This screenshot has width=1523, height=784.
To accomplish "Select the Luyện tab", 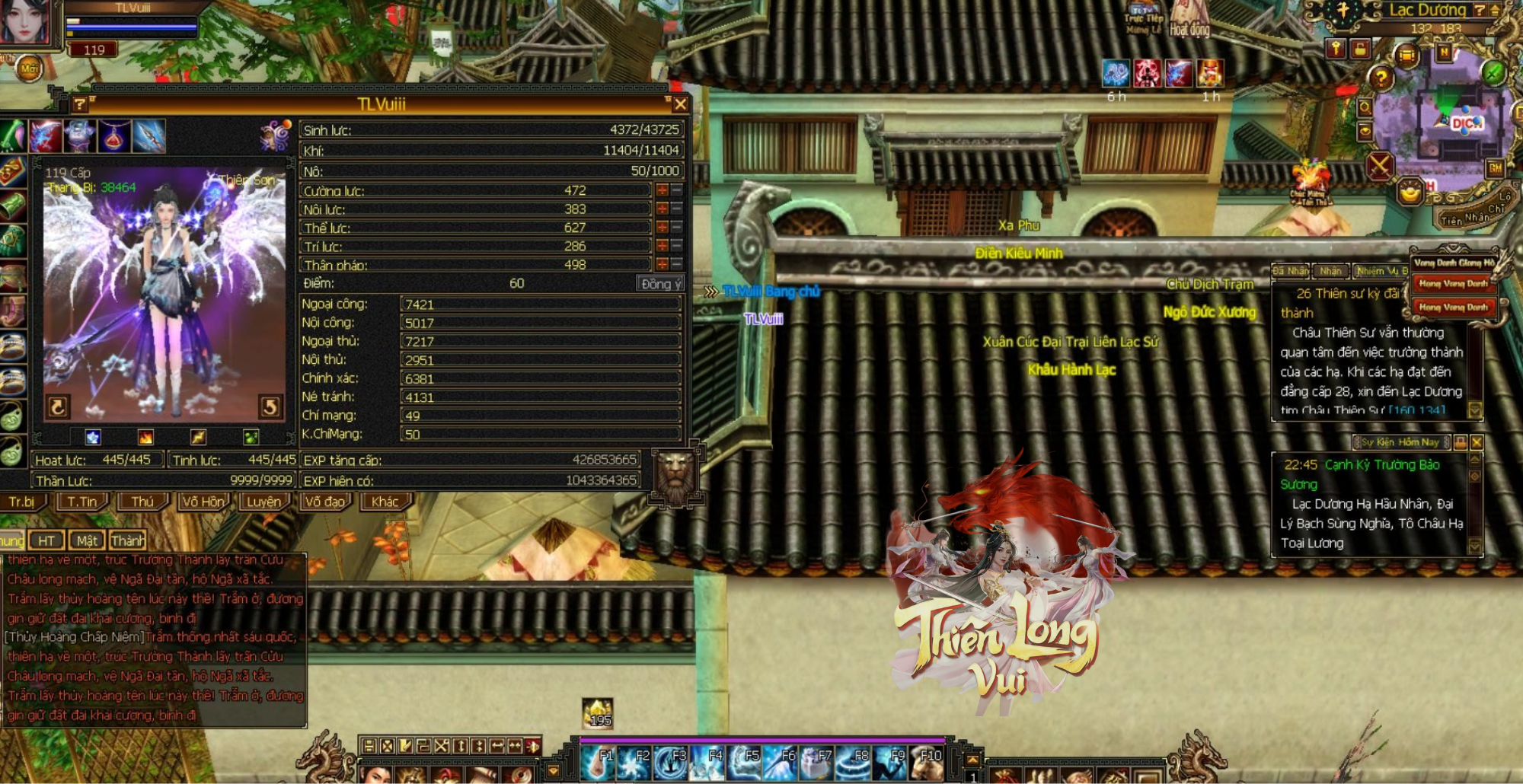I will (263, 502).
